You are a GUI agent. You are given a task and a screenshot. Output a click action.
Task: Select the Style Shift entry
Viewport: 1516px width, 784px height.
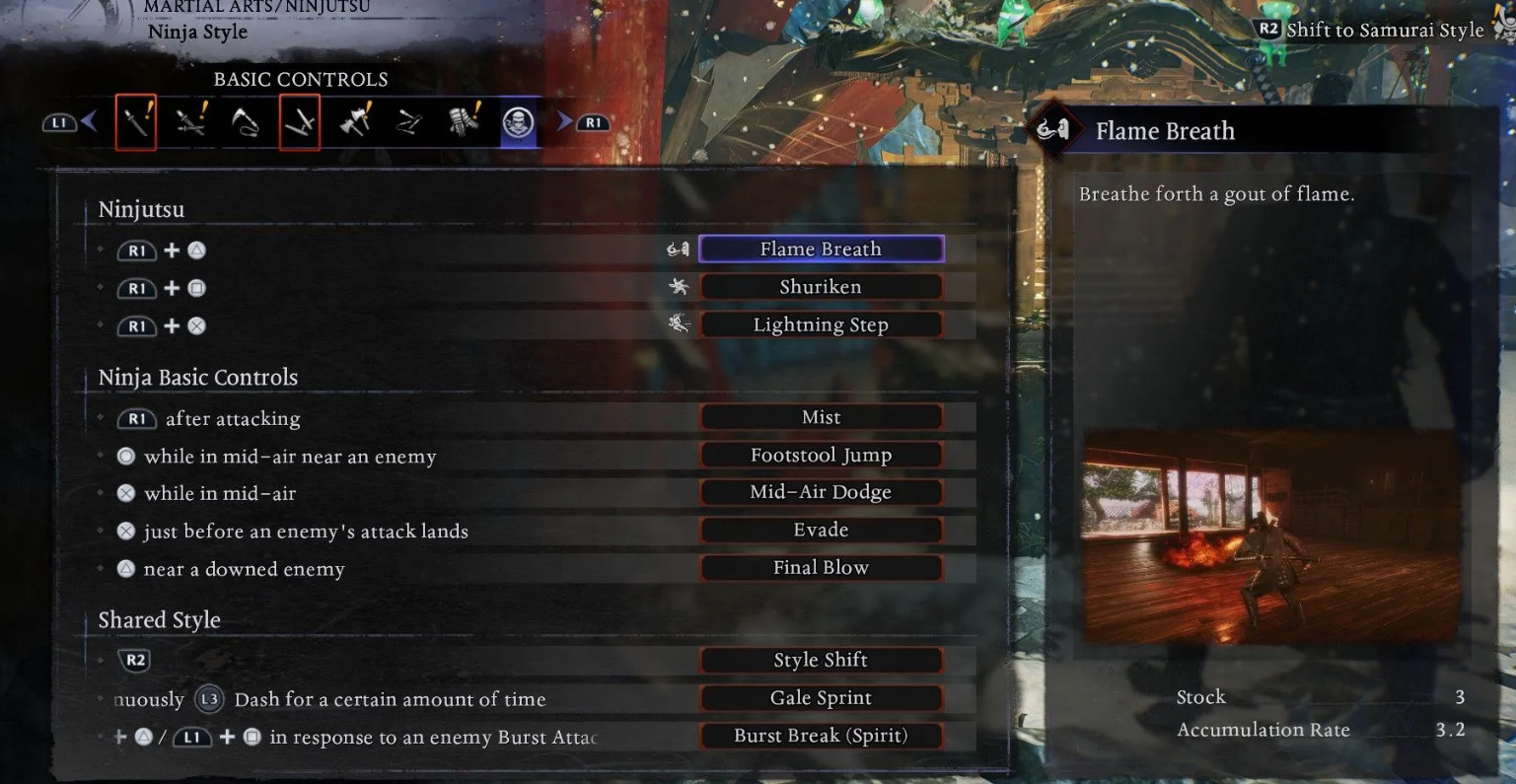point(821,660)
